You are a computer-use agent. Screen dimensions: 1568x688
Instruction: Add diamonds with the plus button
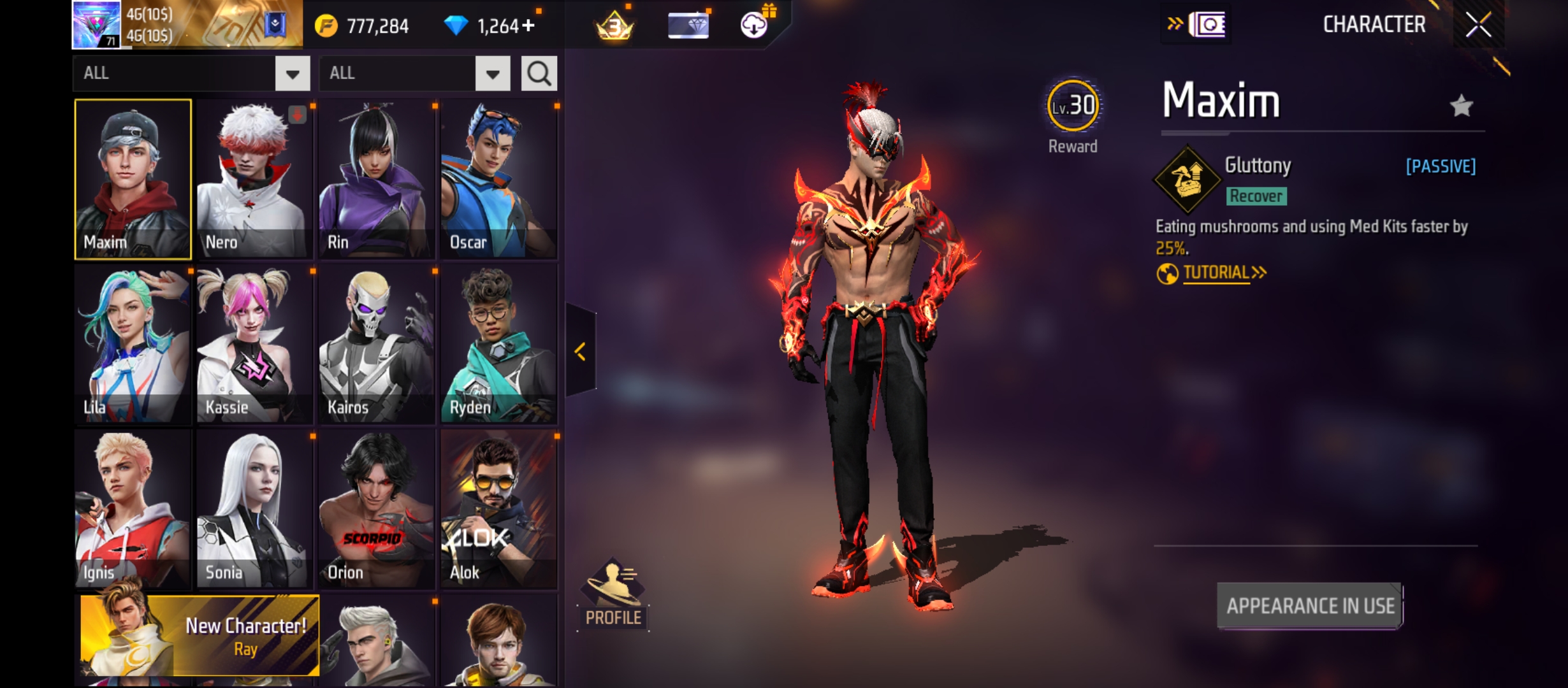coord(528,26)
